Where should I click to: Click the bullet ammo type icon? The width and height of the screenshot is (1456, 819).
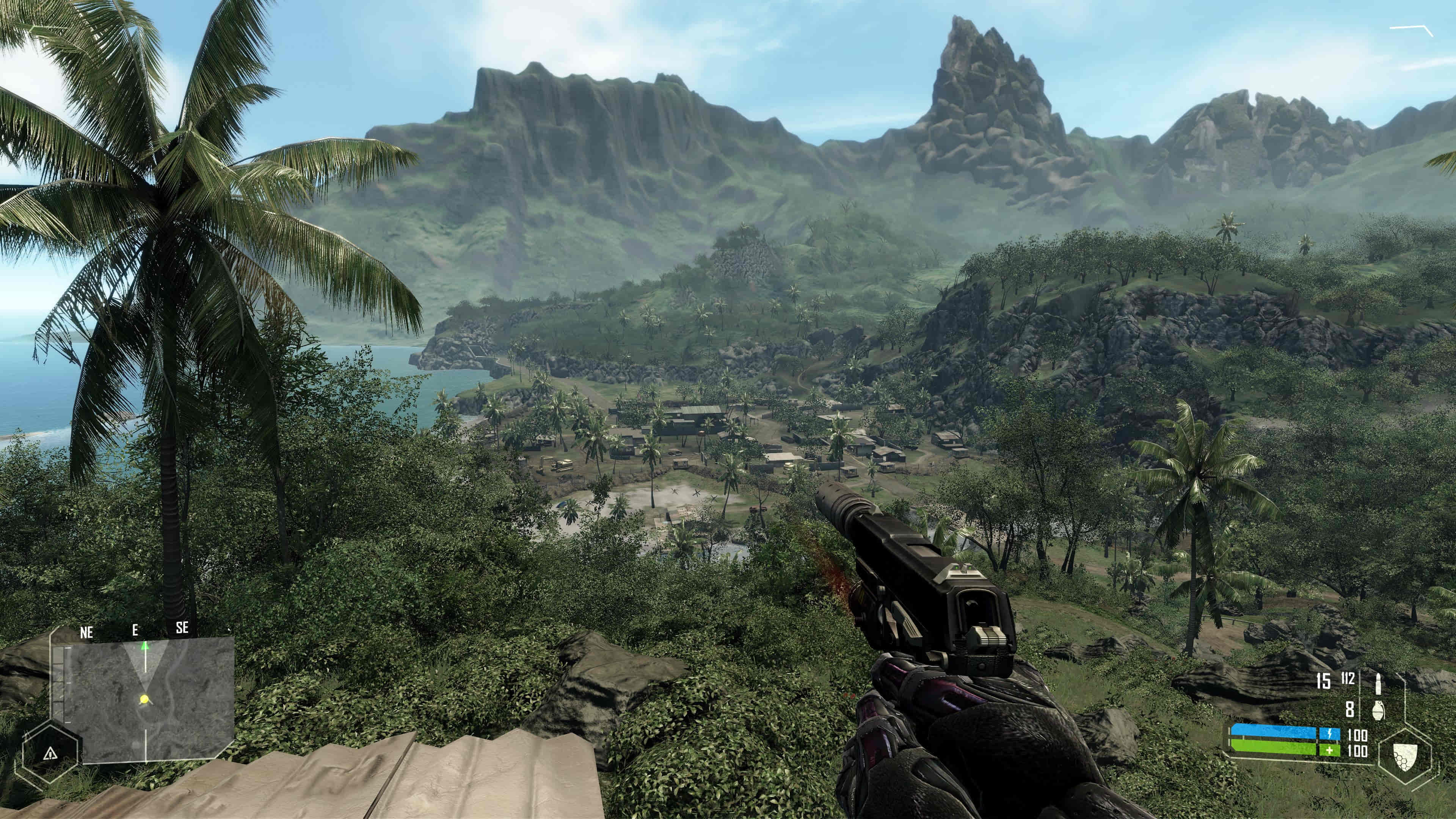(1378, 683)
